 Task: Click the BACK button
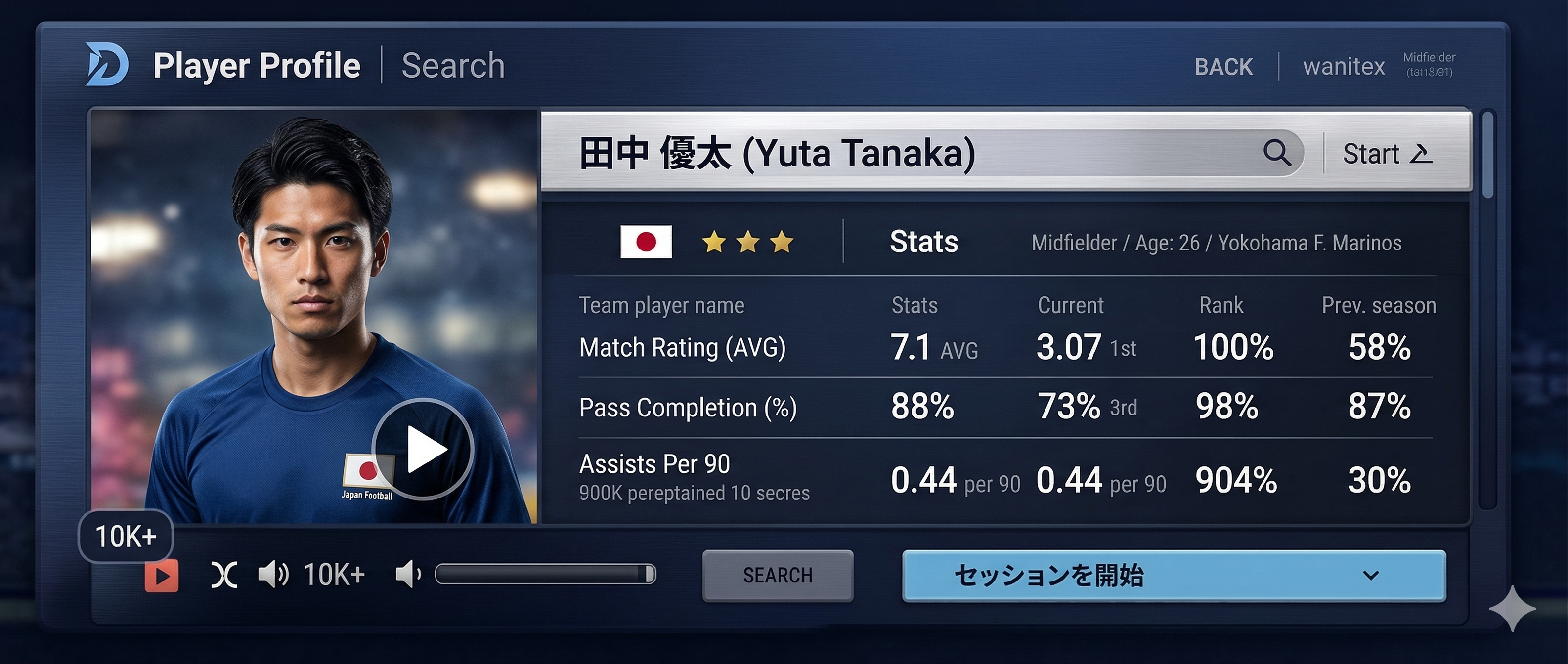[x=1223, y=66]
